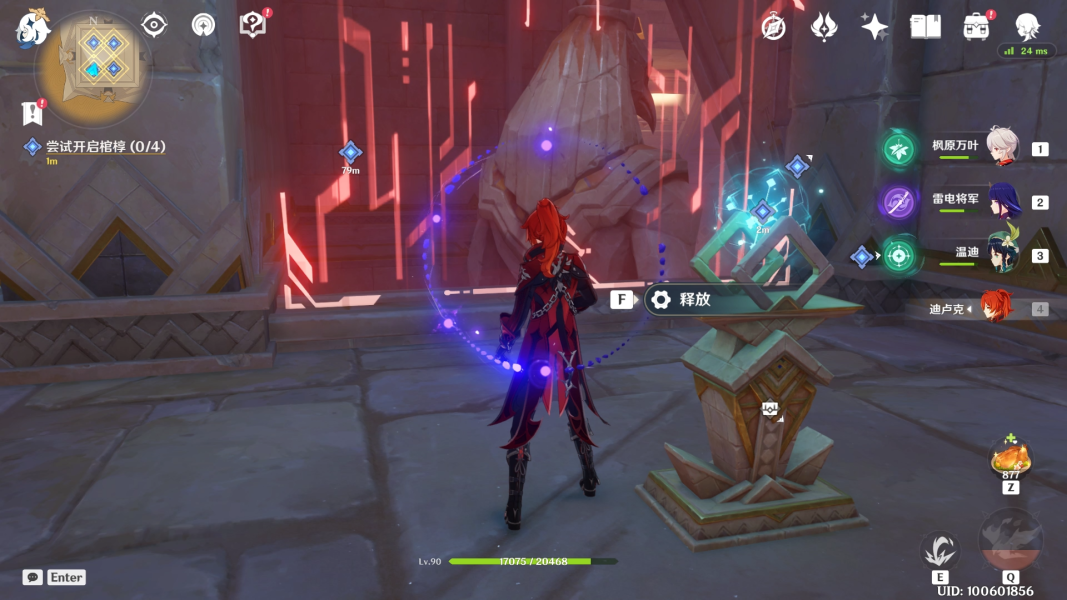The image size is (1067, 600).
Task: Open the four-point star Wish icon
Action: click(x=874, y=27)
